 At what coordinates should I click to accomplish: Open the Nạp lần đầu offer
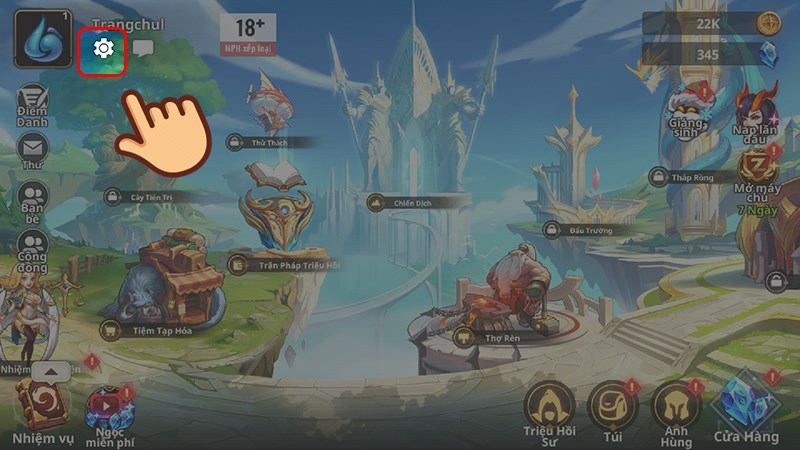click(x=757, y=108)
